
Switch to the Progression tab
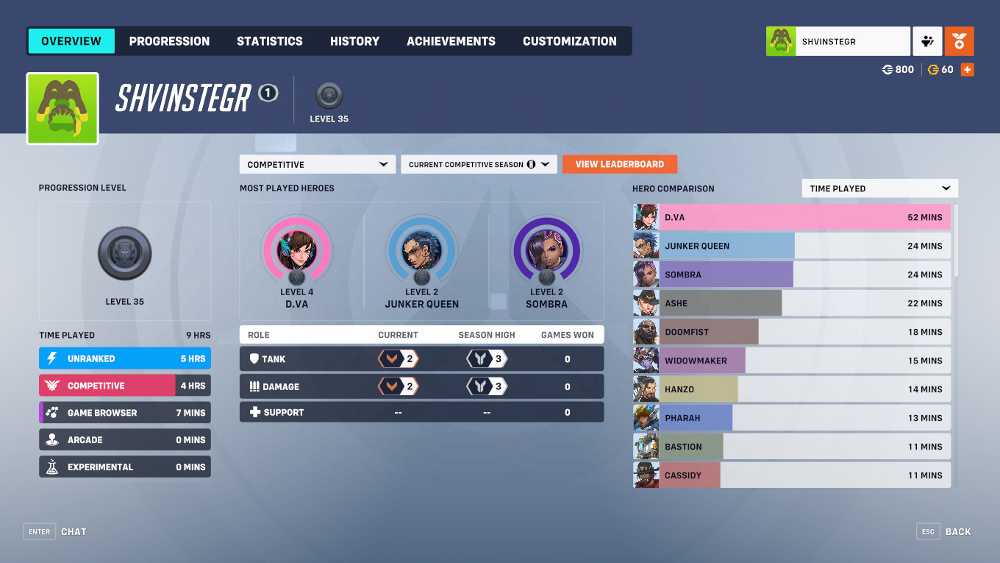pos(169,41)
